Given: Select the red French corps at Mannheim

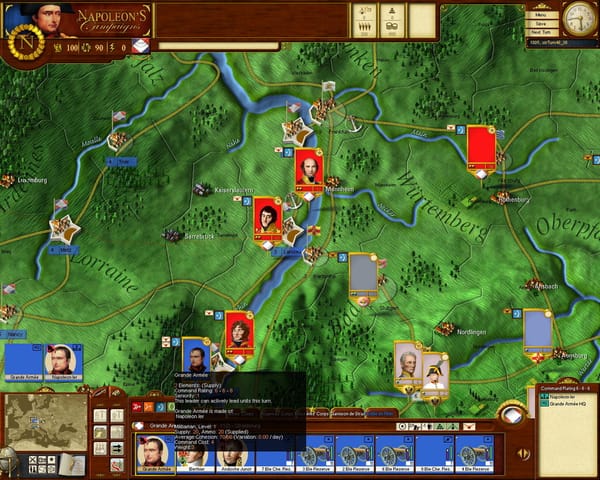Looking at the screenshot, I should (x=309, y=168).
